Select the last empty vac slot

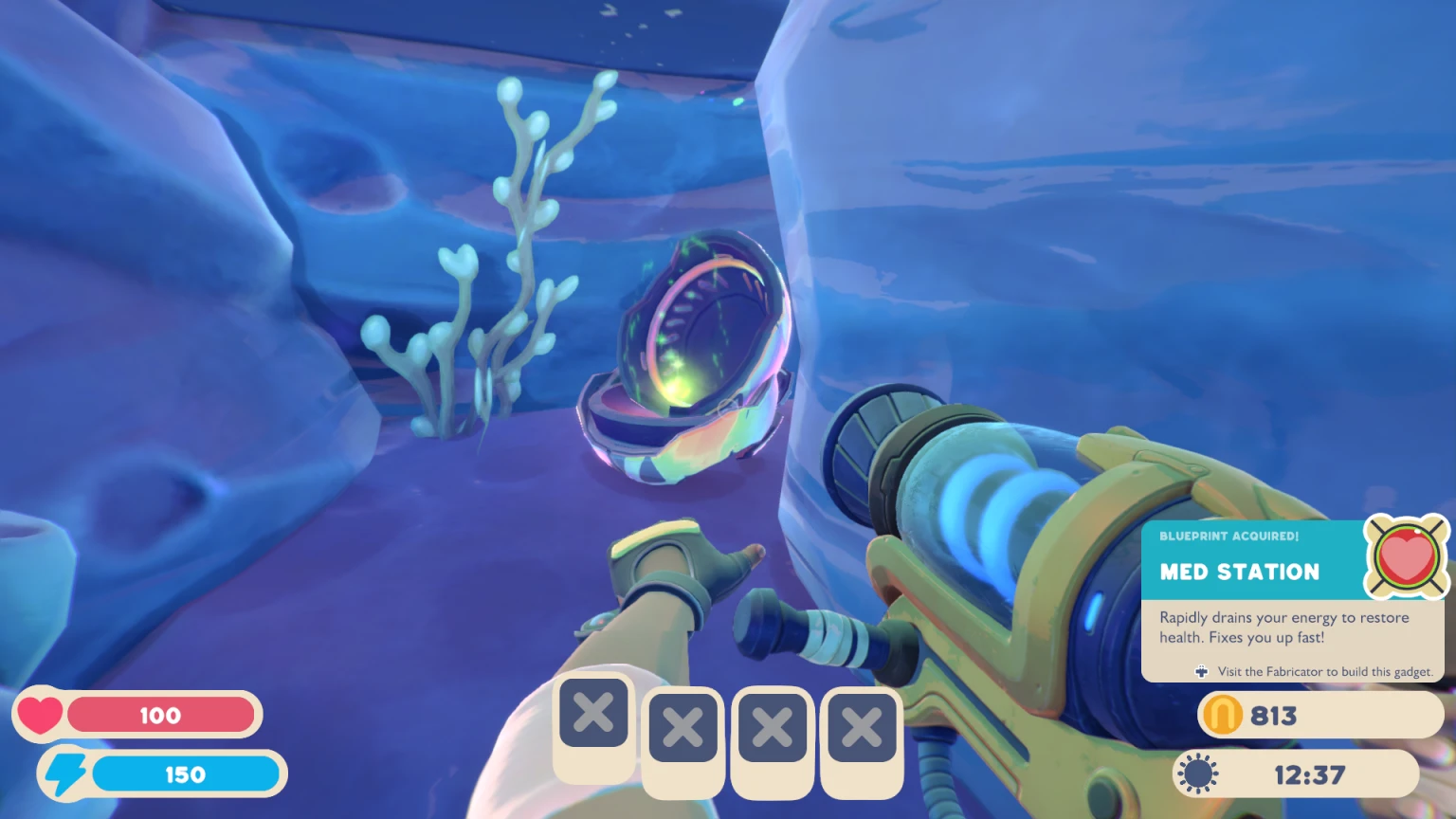(x=861, y=728)
